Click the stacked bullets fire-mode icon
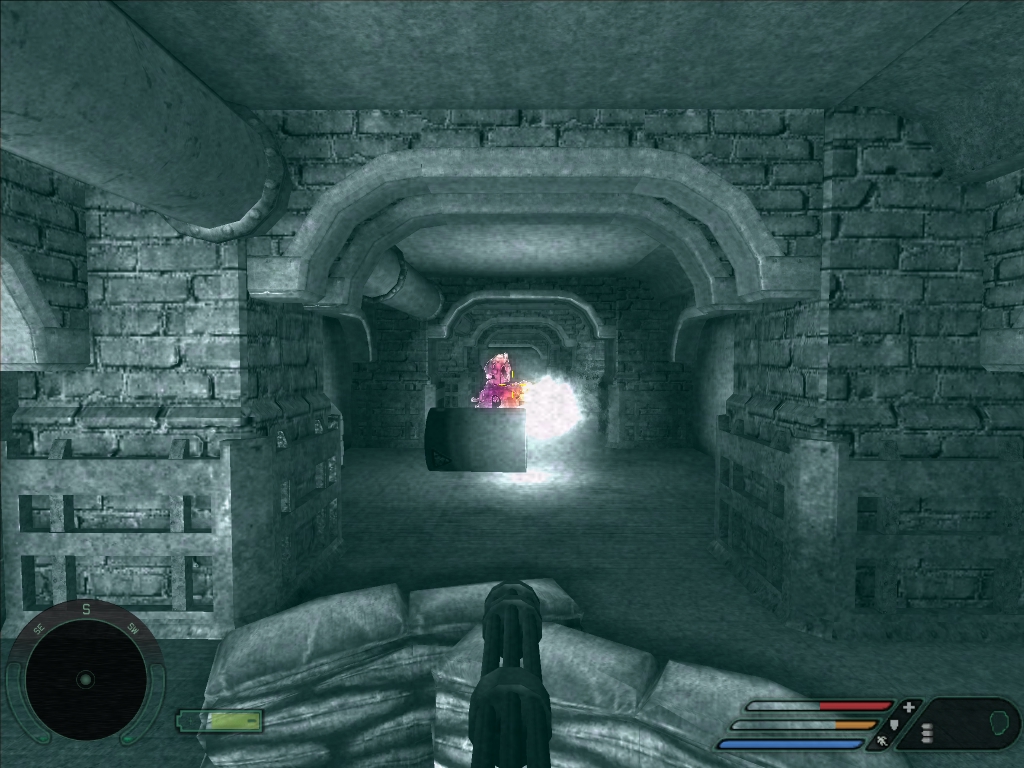This screenshot has width=1024, height=768. 927,734
